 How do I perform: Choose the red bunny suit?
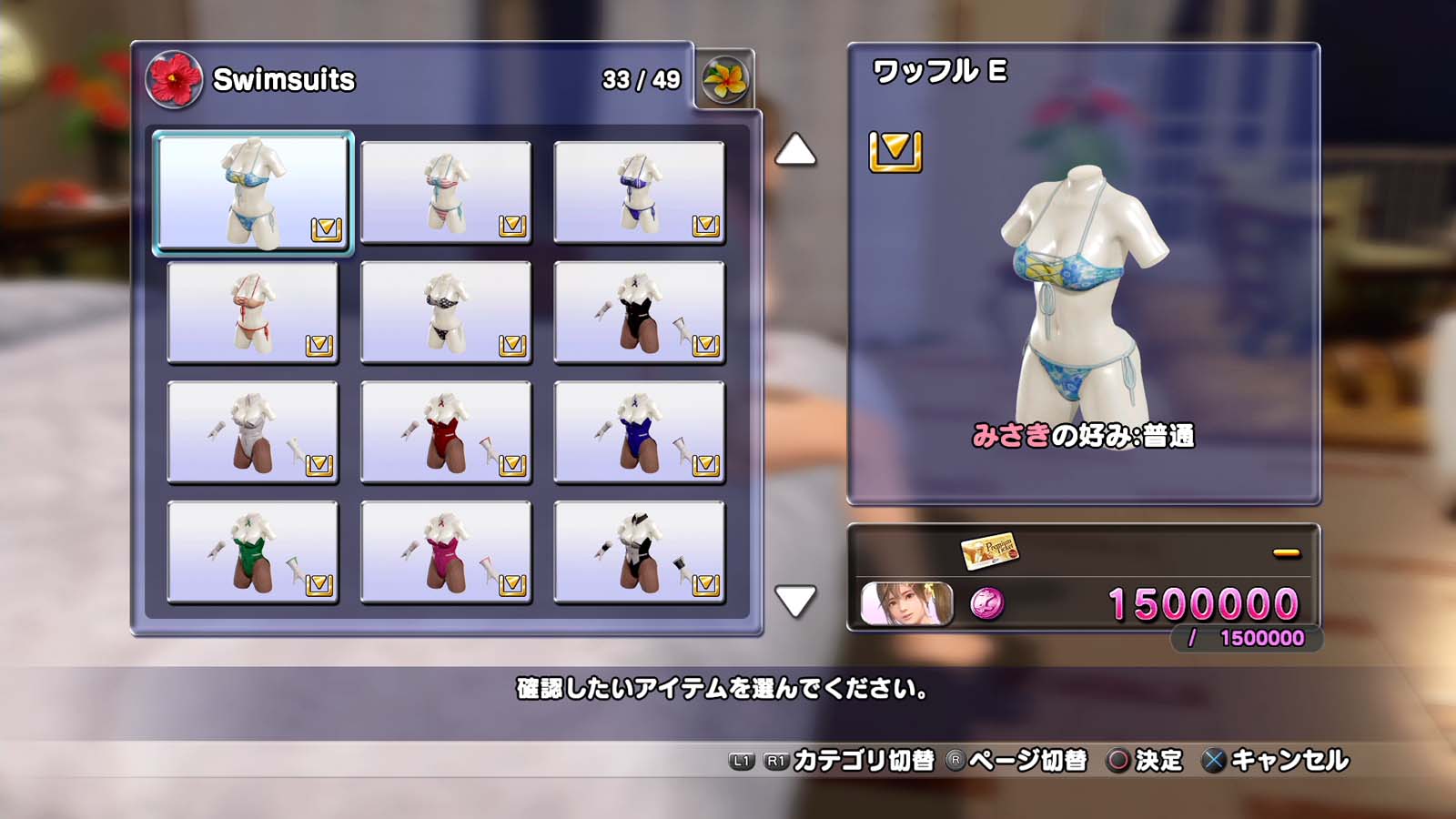446,432
